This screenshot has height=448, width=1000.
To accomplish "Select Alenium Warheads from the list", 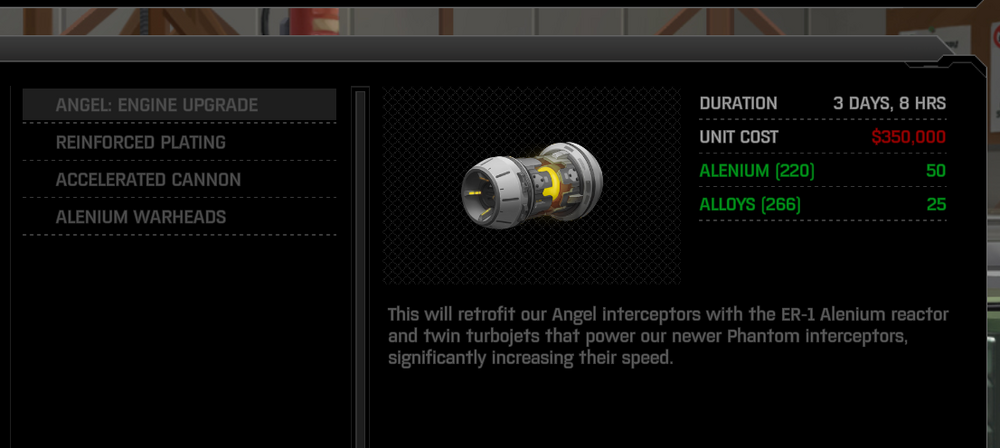I will [x=178, y=217].
